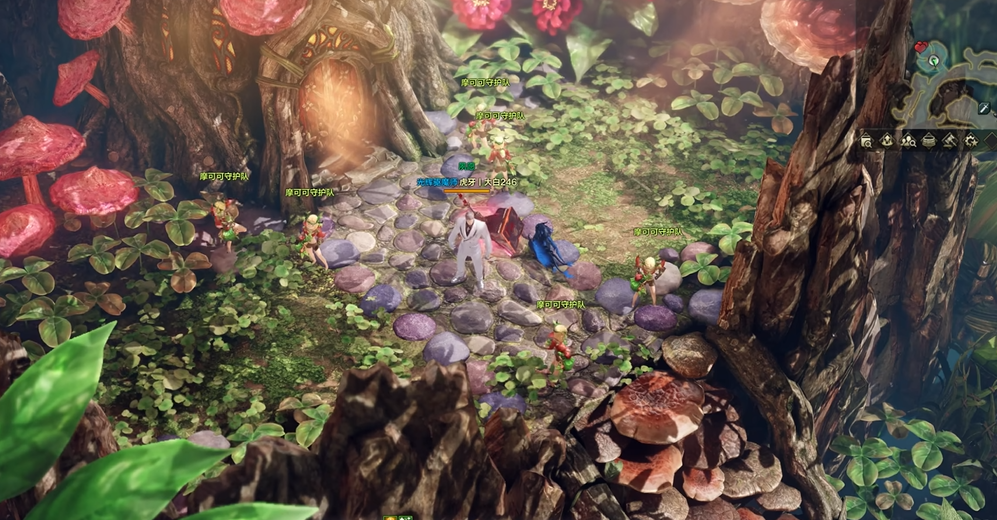Image resolution: width=997 pixels, height=520 pixels.
Task: Open the auction gavel icon
Action: [949, 141]
